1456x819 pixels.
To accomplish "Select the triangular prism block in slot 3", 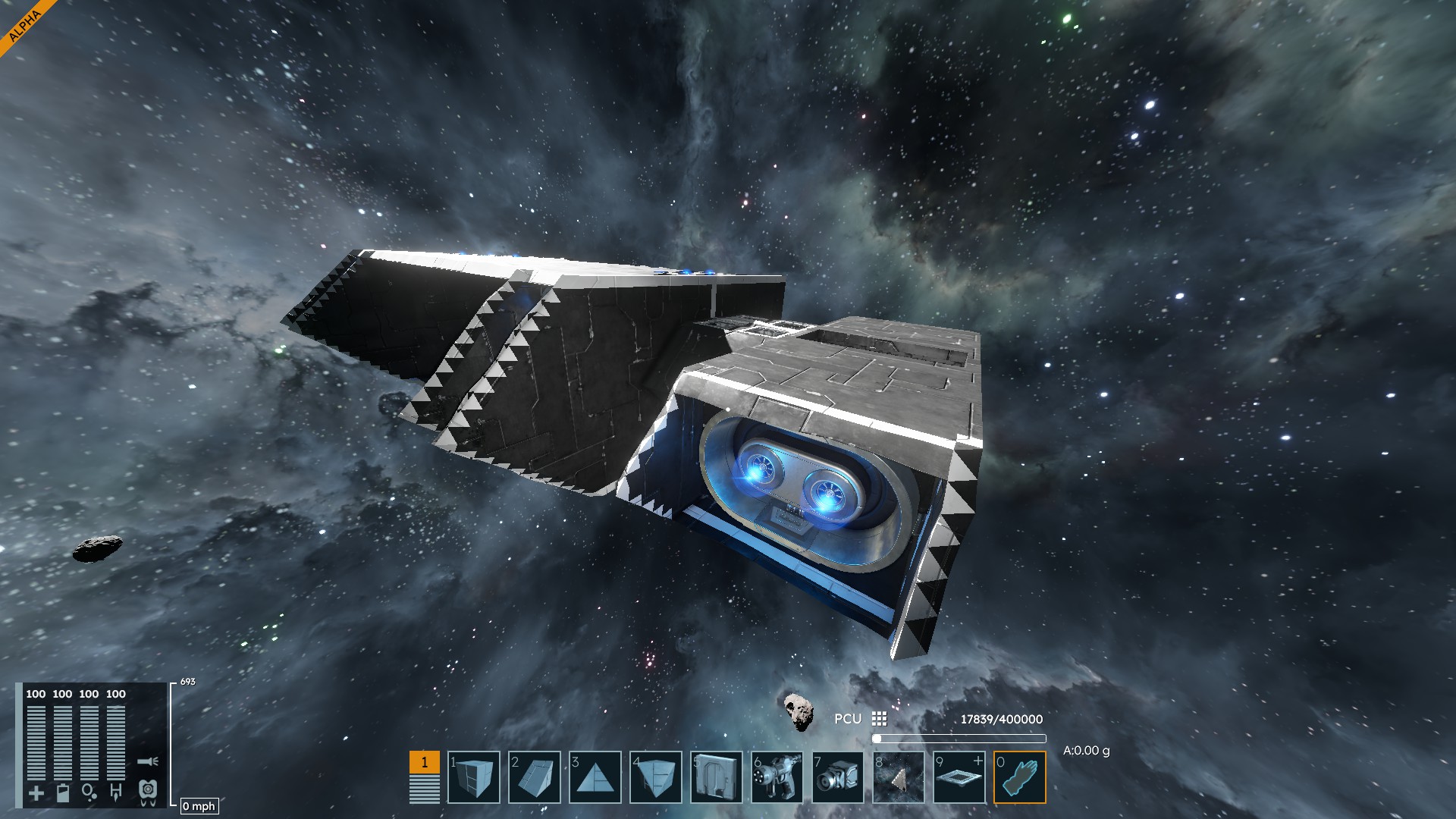I will 595,777.
